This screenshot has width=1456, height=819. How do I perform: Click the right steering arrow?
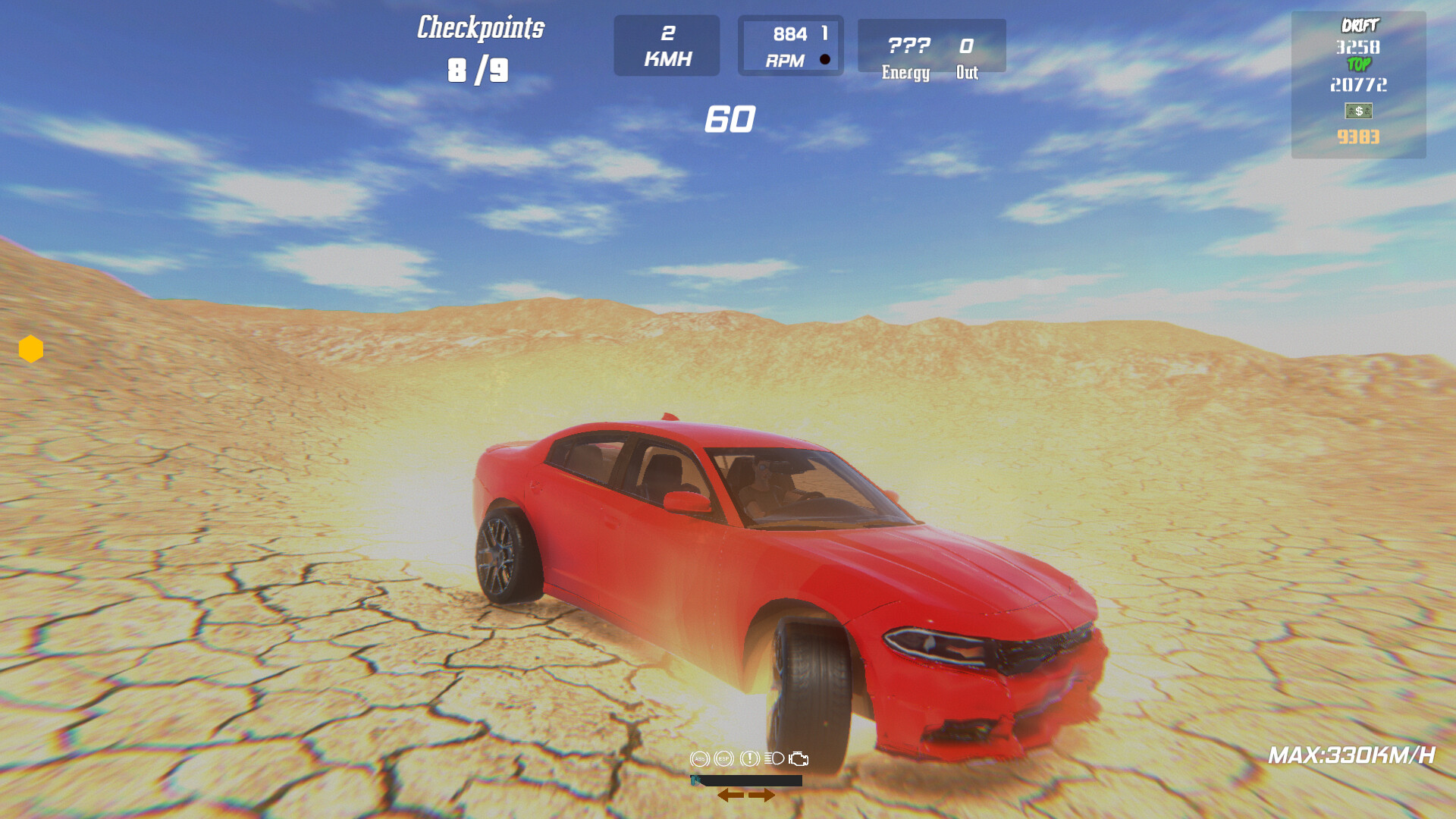761,795
